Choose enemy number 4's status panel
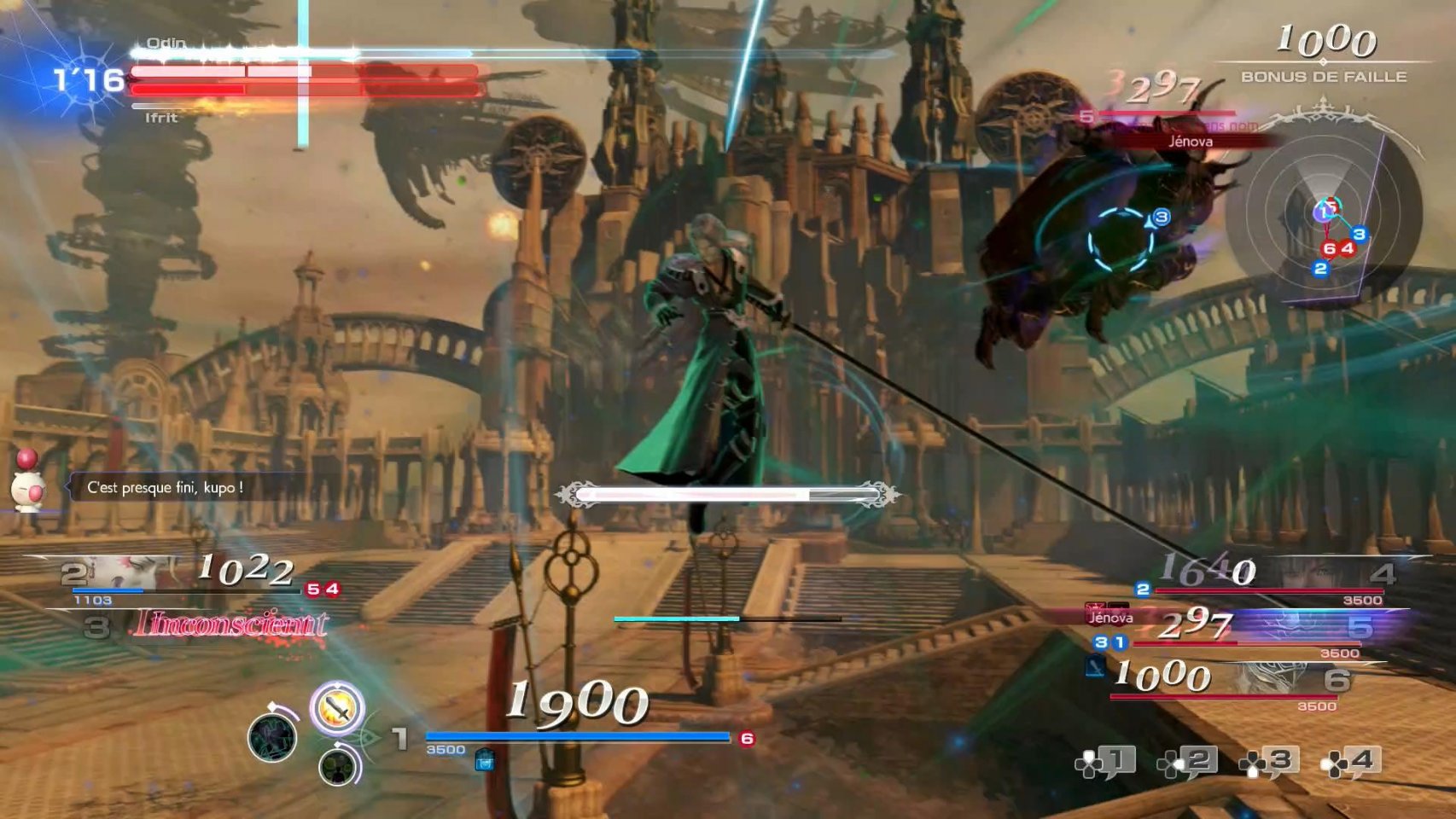 [x=1272, y=578]
